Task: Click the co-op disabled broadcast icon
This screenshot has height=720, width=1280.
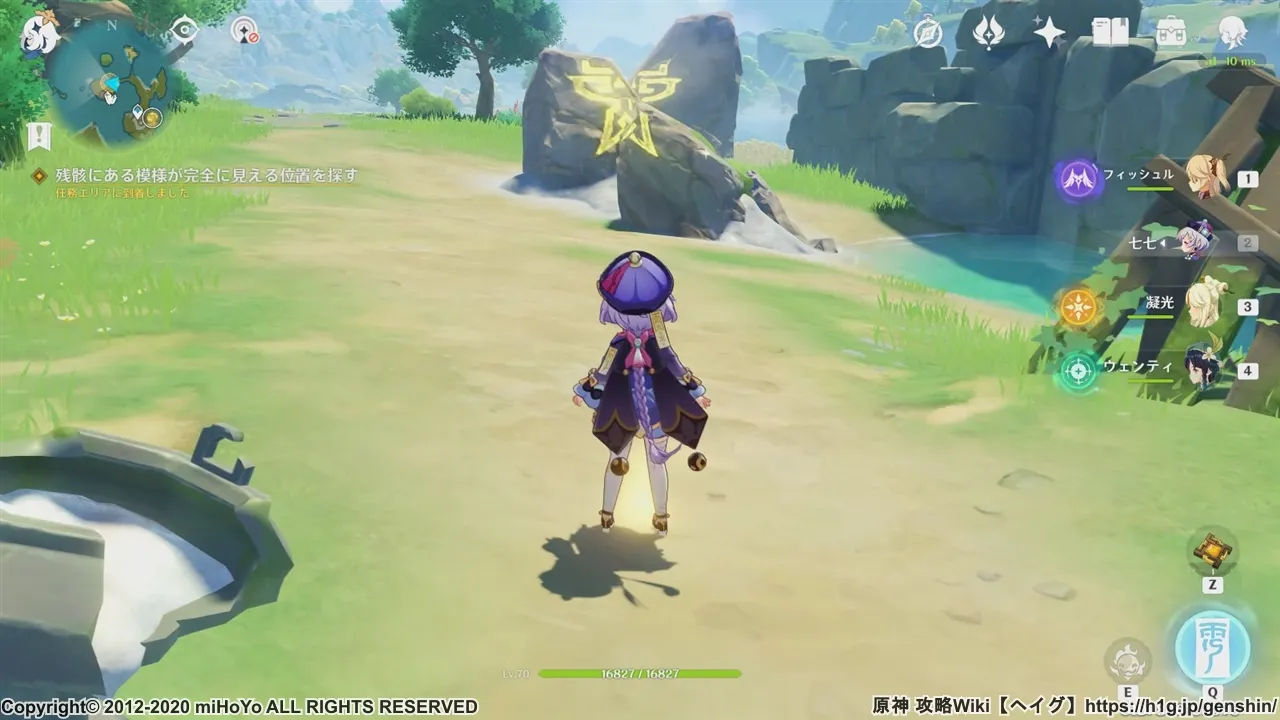Action: (246, 32)
